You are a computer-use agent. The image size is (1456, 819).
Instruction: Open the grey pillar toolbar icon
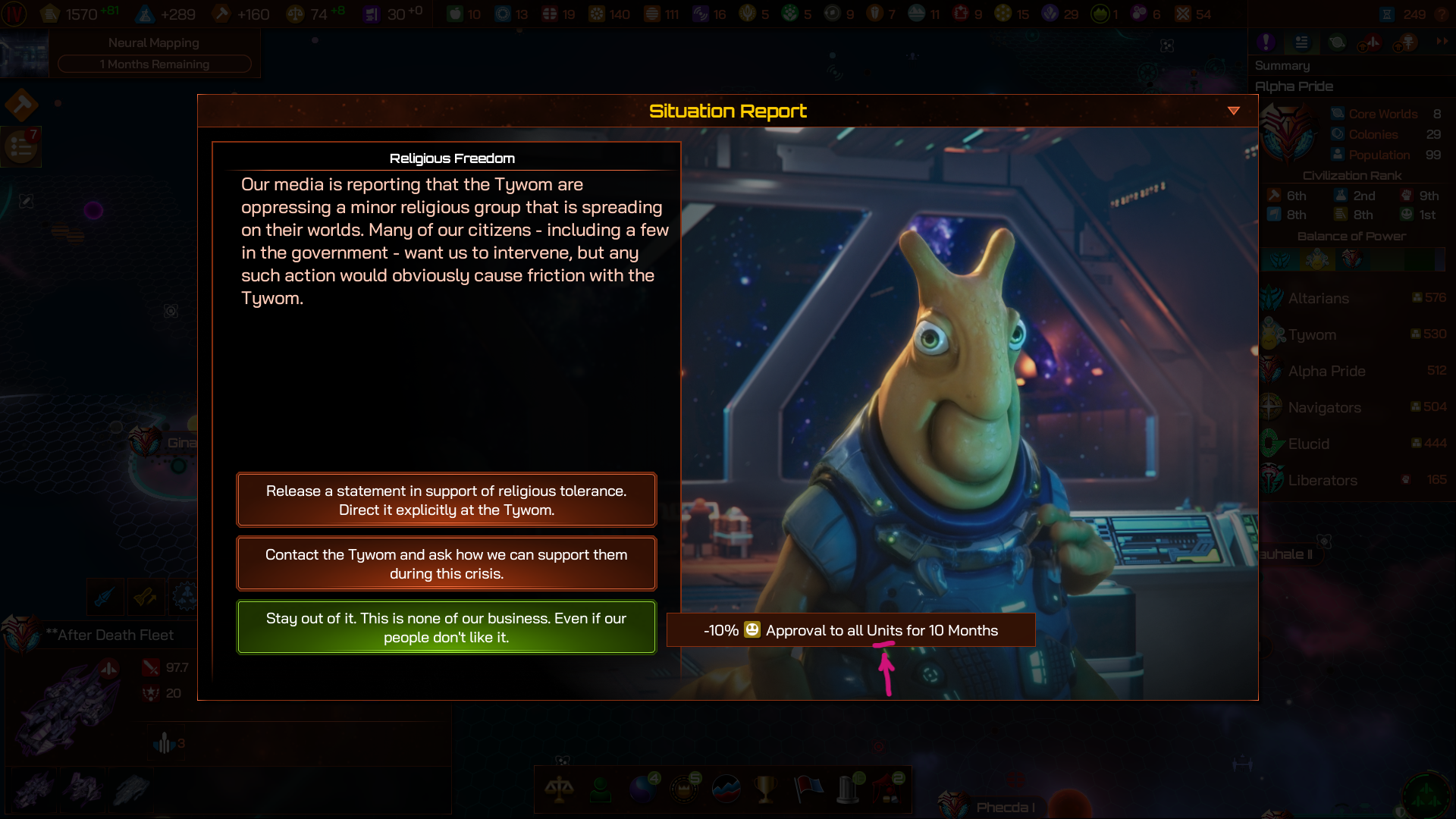pyautogui.click(x=848, y=789)
